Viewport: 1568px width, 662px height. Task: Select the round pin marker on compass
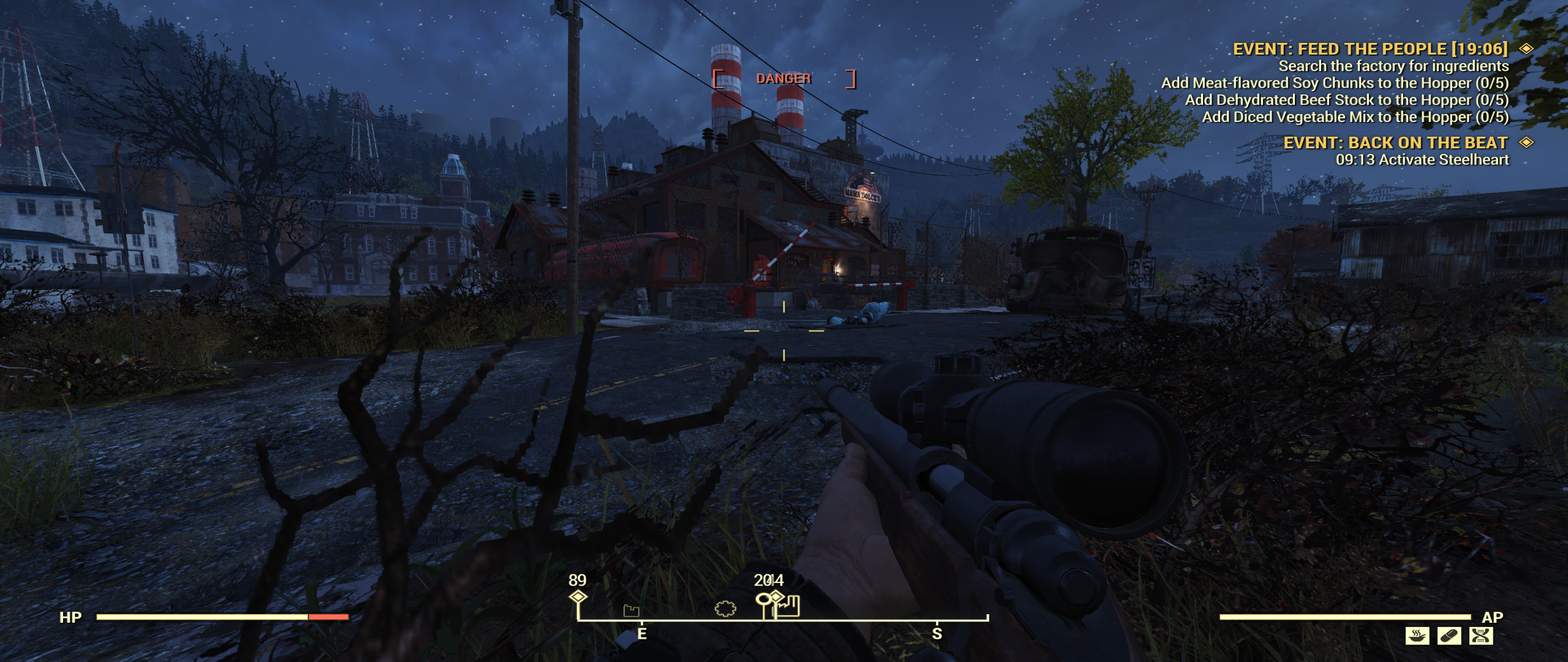click(763, 599)
